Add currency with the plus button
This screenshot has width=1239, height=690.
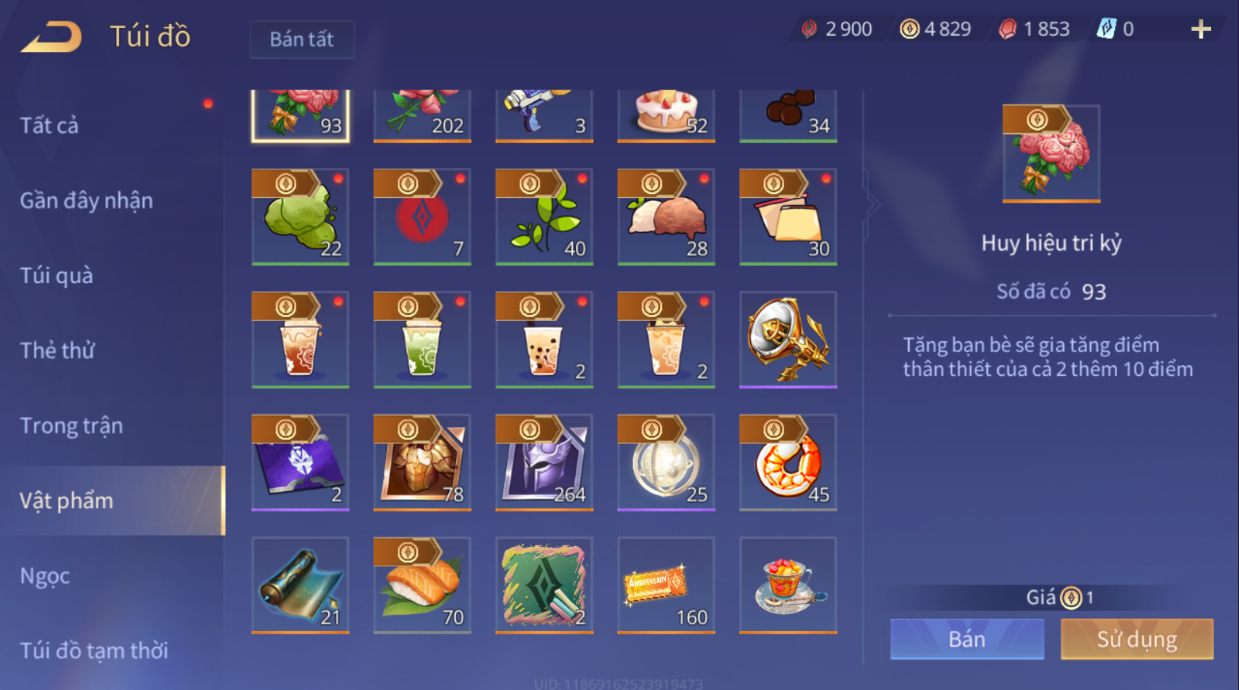click(x=1200, y=30)
